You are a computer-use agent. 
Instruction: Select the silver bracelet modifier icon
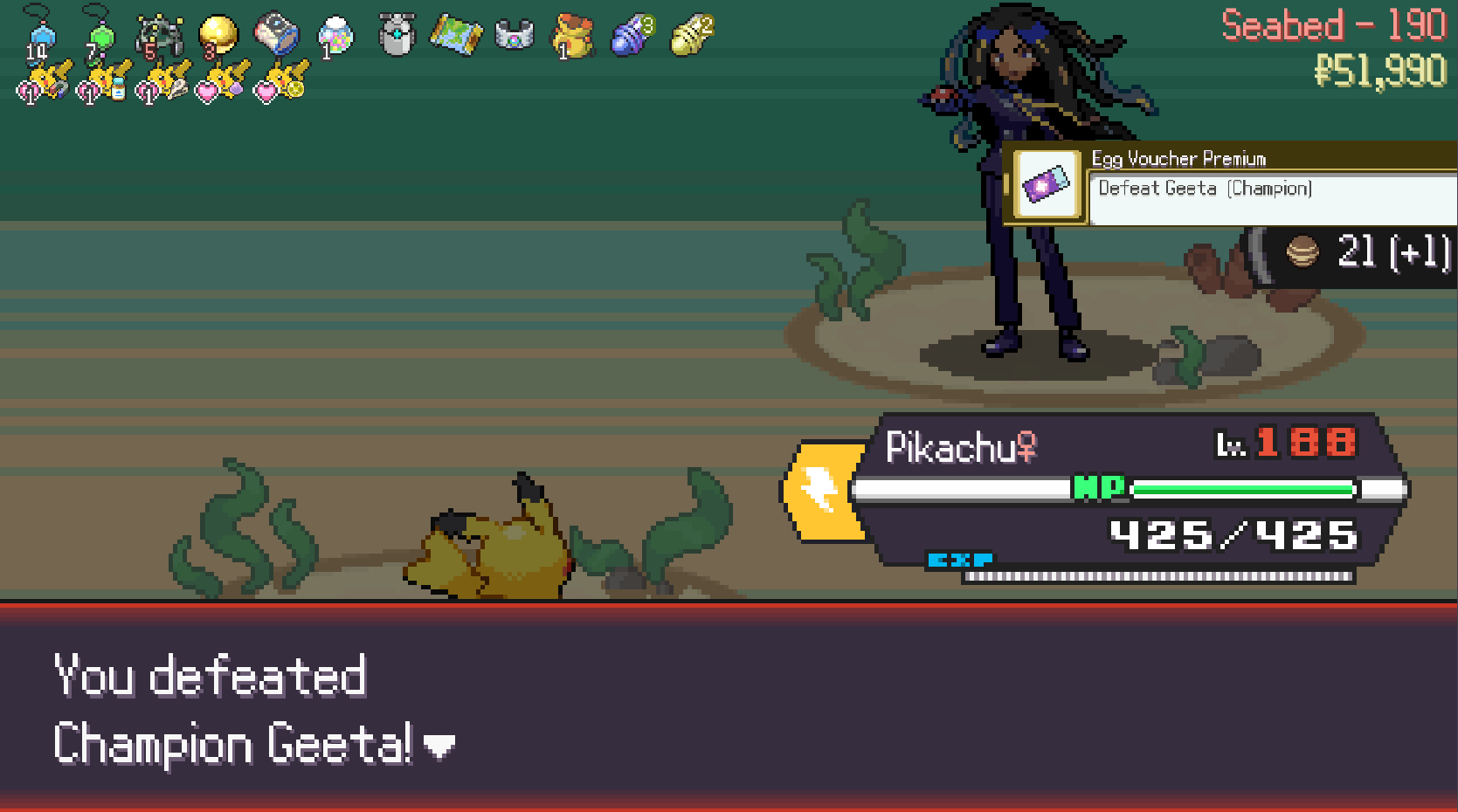(x=514, y=37)
